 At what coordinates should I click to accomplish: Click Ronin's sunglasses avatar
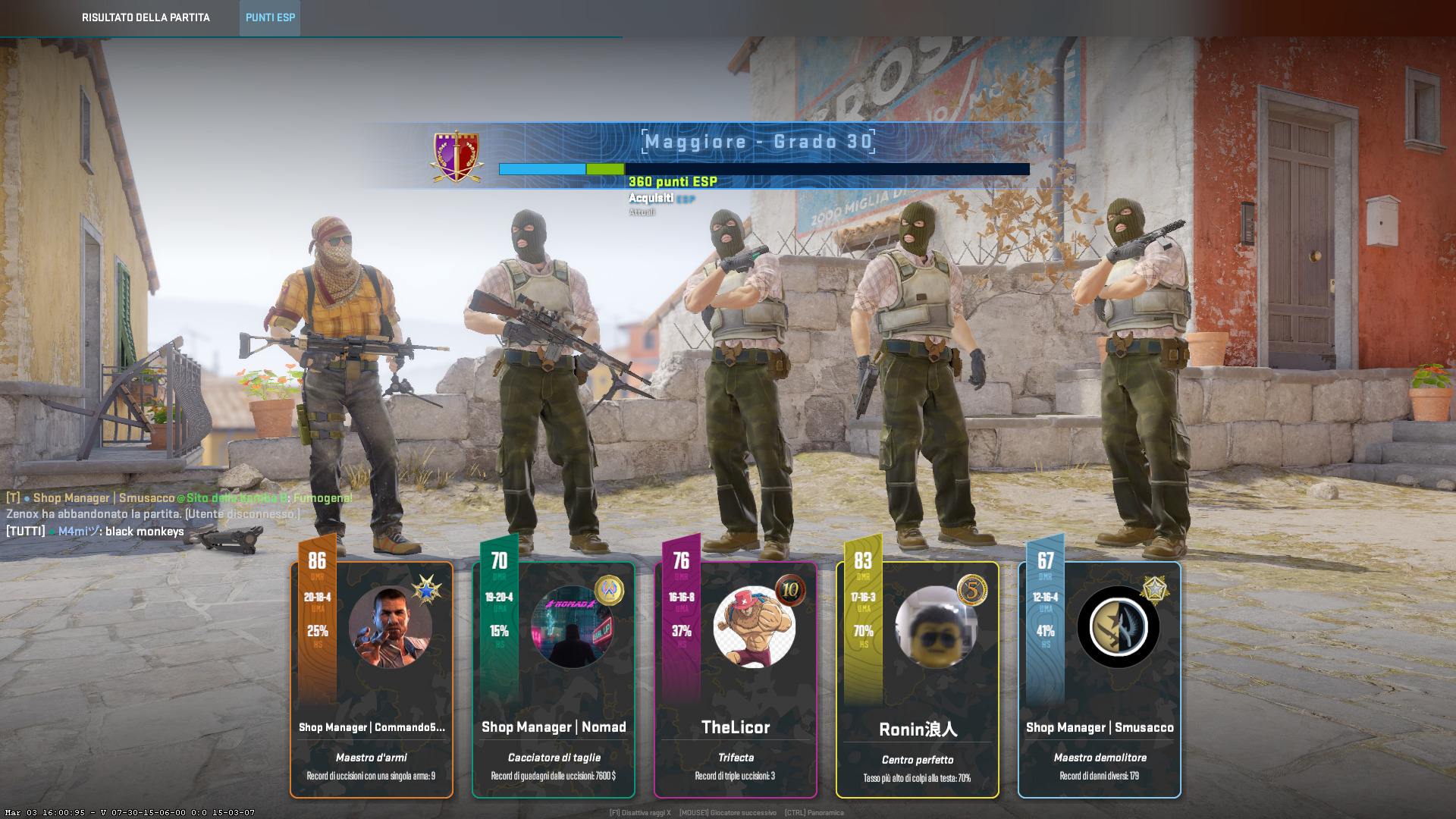pos(936,627)
